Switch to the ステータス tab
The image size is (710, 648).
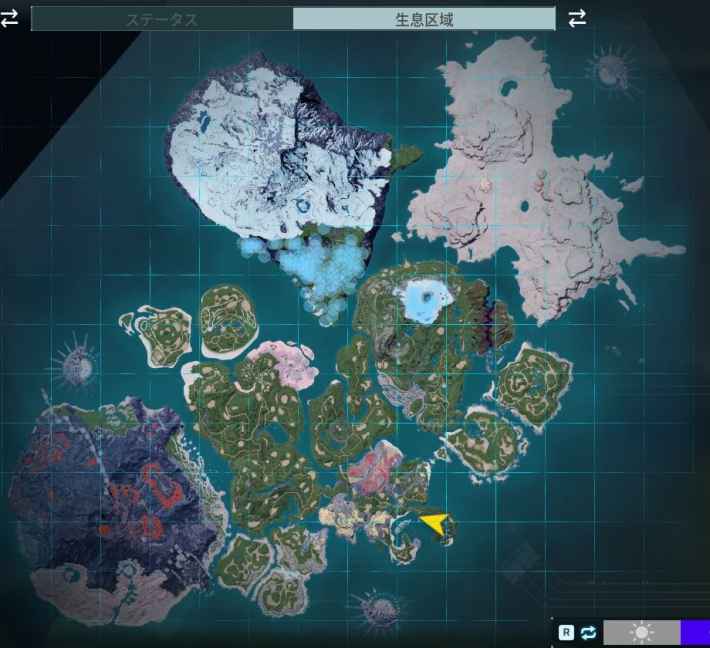[162, 19]
